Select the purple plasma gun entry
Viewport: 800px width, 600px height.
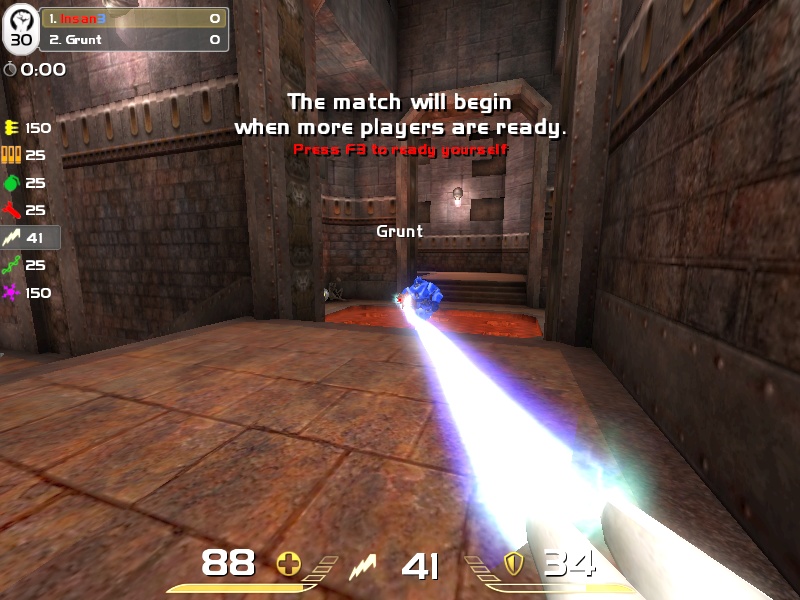coord(27,293)
